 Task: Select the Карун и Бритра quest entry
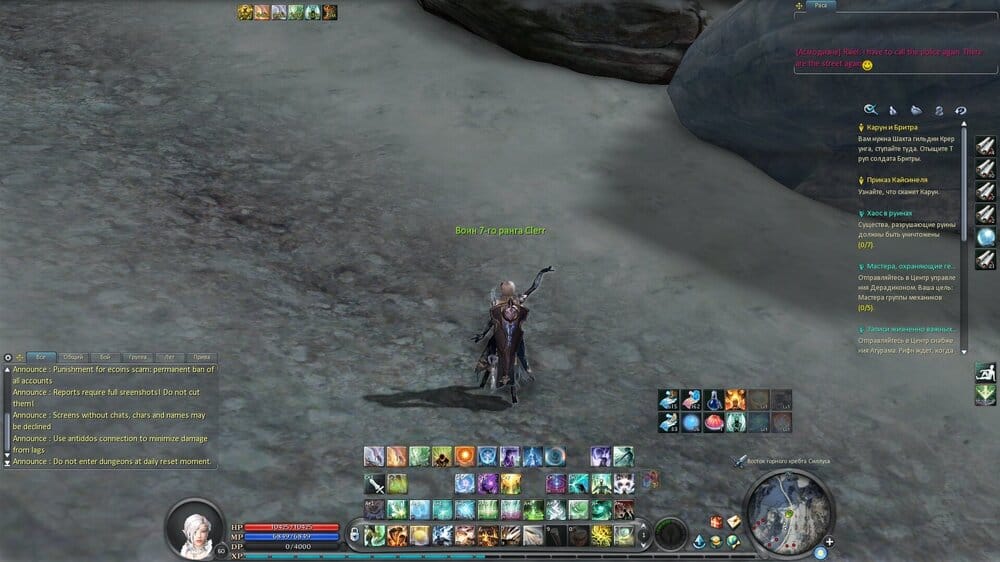(x=893, y=128)
